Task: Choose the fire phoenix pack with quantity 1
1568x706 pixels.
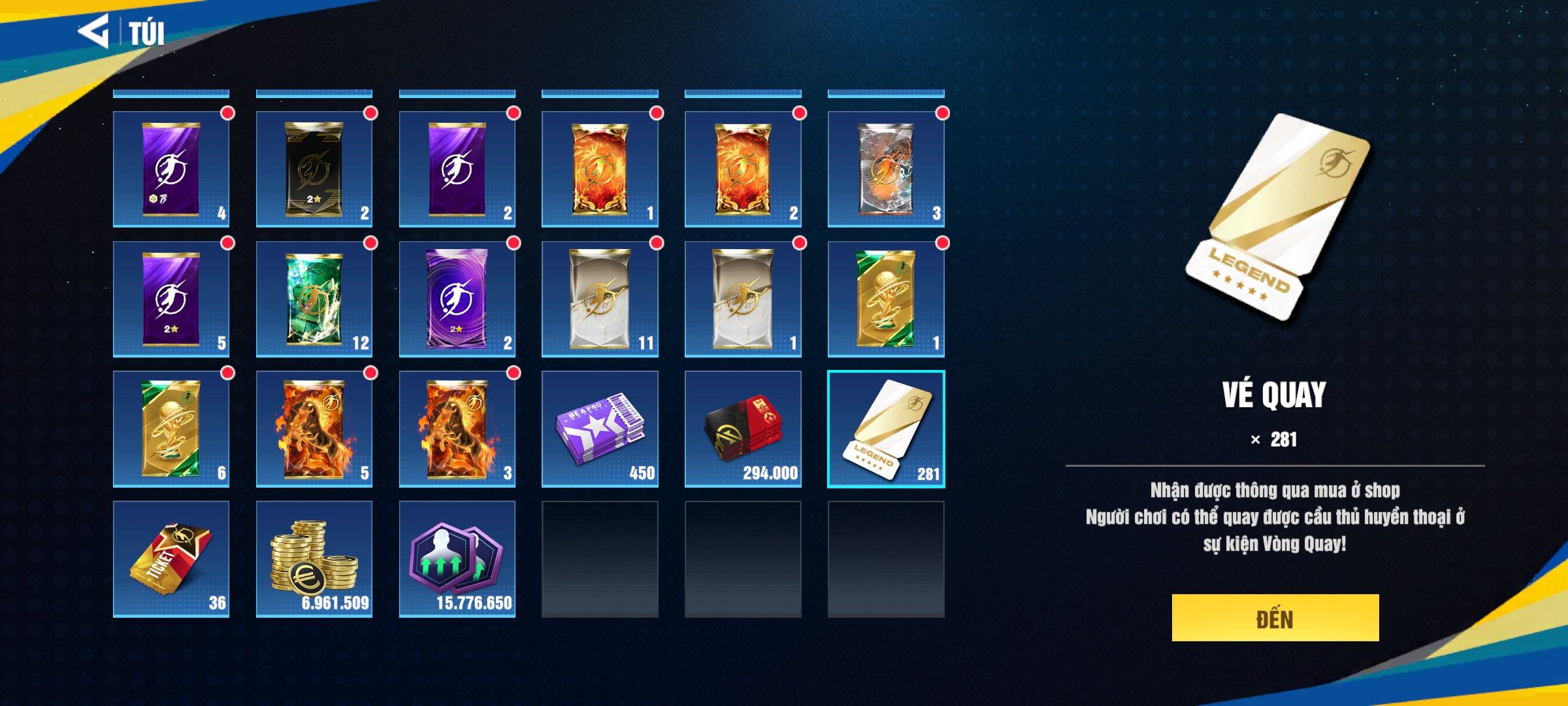Action: [x=599, y=169]
